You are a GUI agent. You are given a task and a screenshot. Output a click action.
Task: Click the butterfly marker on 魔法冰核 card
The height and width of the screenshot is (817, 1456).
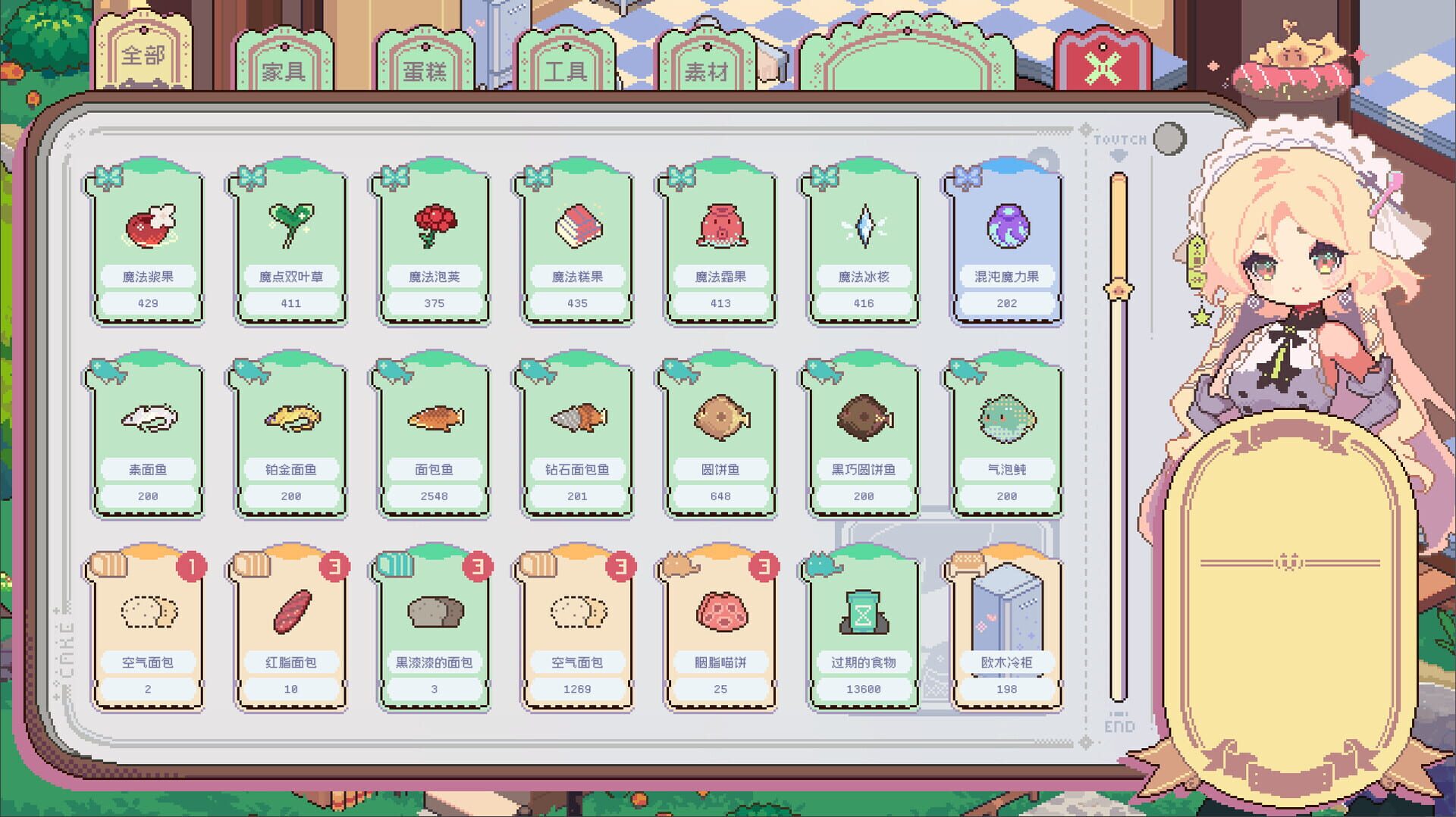coord(824,177)
